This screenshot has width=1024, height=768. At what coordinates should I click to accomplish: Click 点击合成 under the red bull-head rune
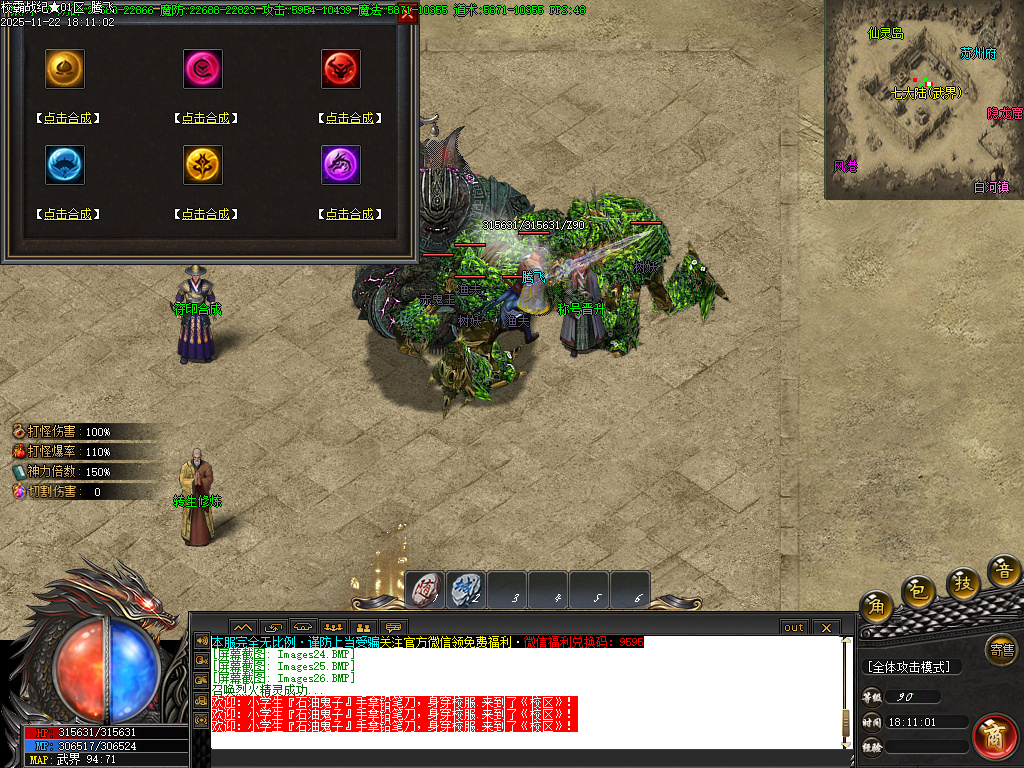pyautogui.click(x=349, y=118)
